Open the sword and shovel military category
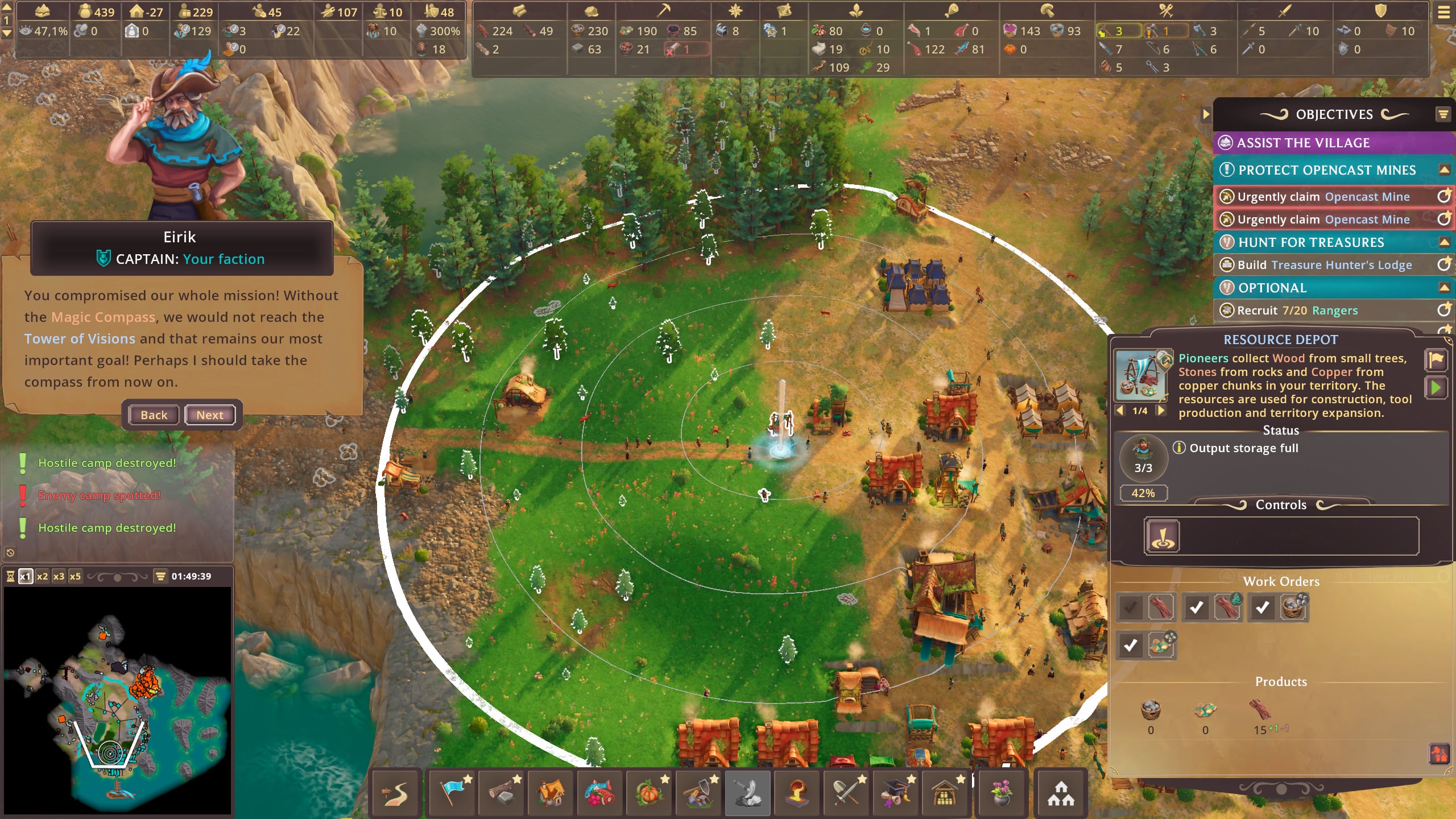Screen dimensions: 1456x819 point(847,793)
